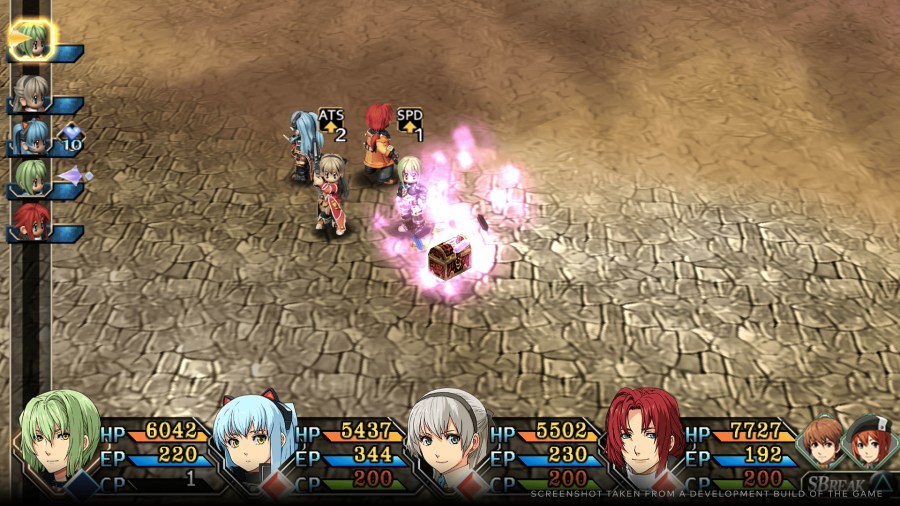Choose blue-haired cat-eared party member's large portrait
This screenshot has width=900, height=506.
pyautogui.click(x=254, y=438)
